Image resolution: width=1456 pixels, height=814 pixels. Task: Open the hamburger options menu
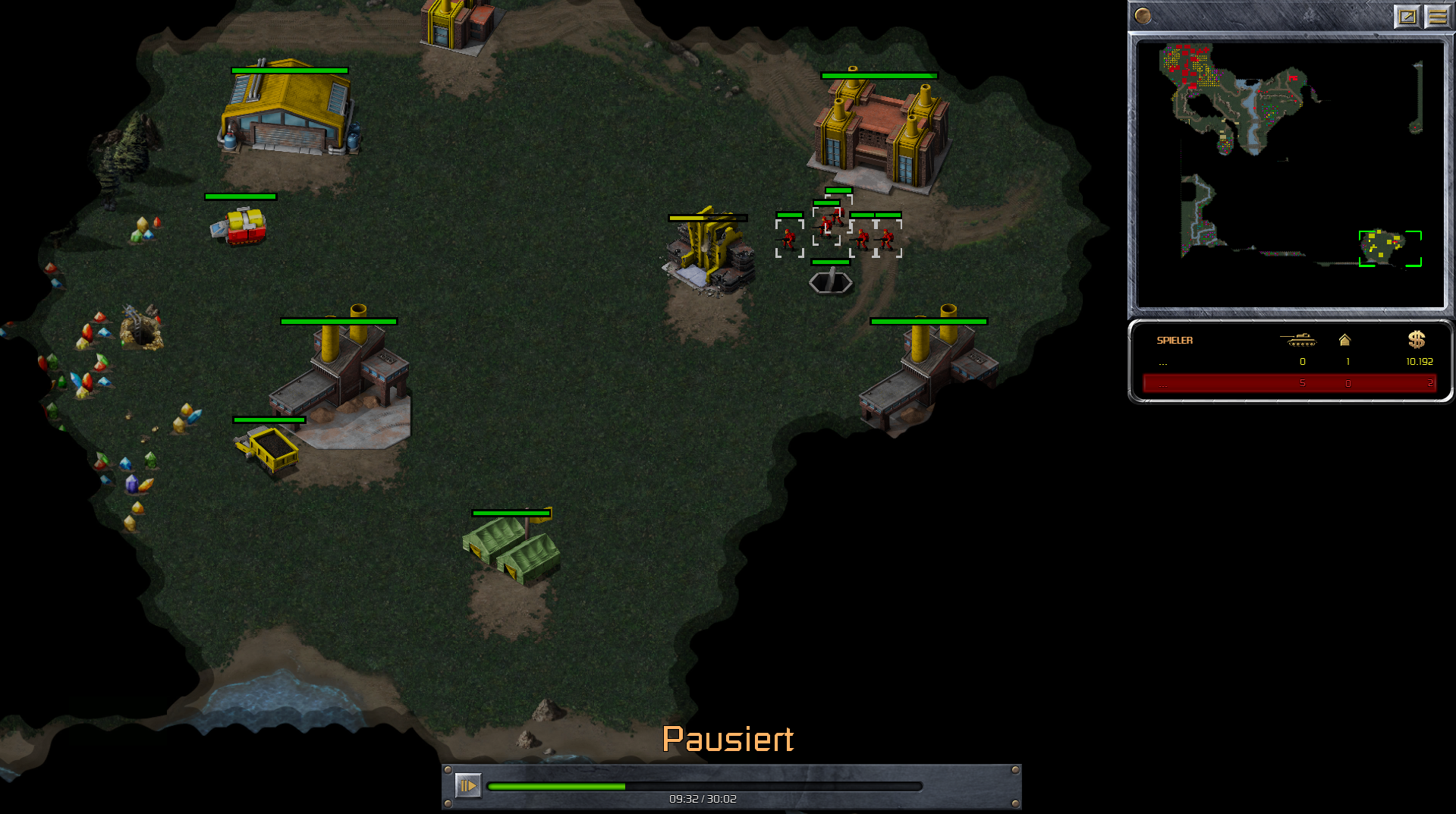[x=1437, y=16]
